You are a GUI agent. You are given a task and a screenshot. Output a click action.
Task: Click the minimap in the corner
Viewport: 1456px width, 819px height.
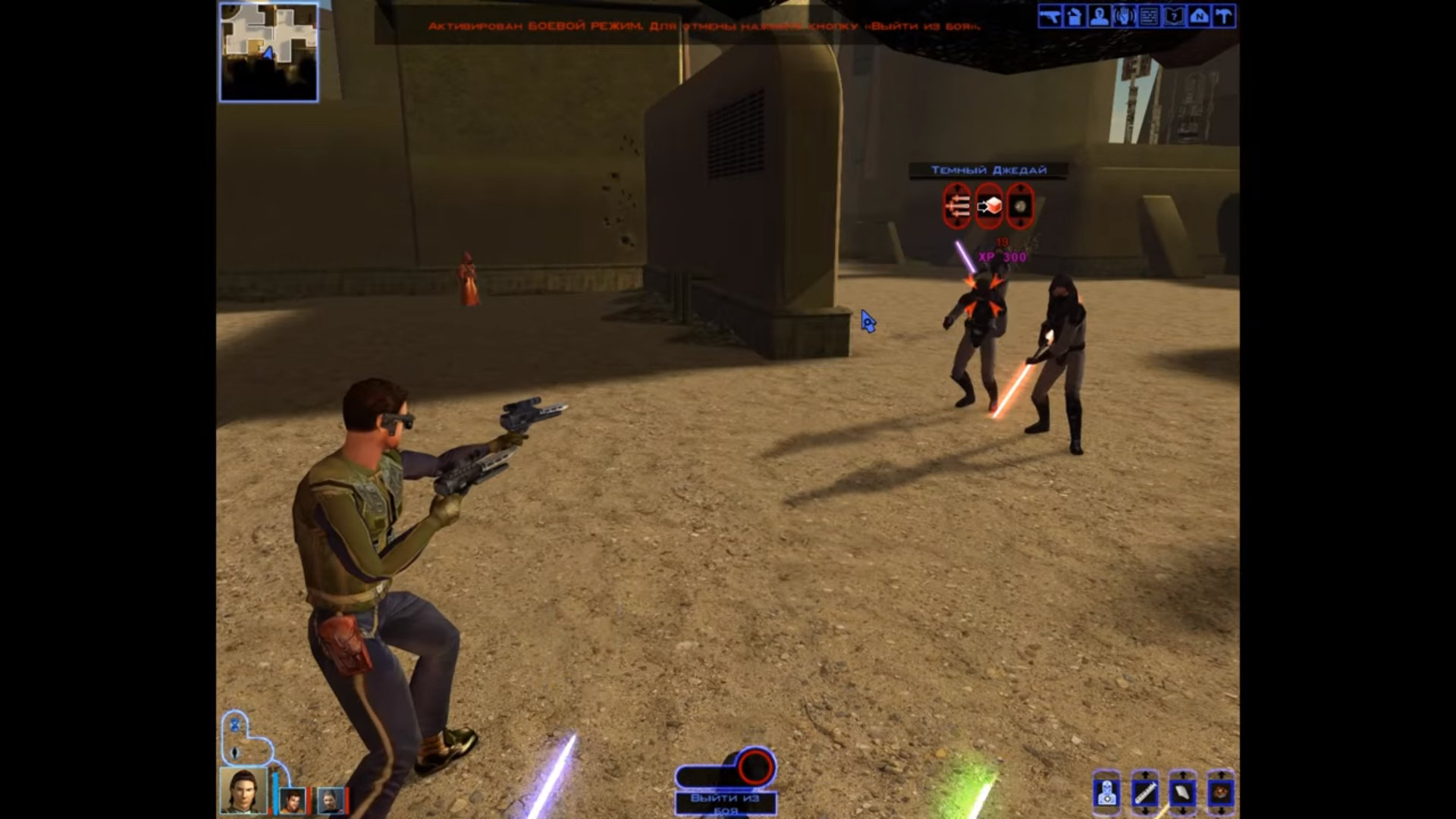point(269,52)
